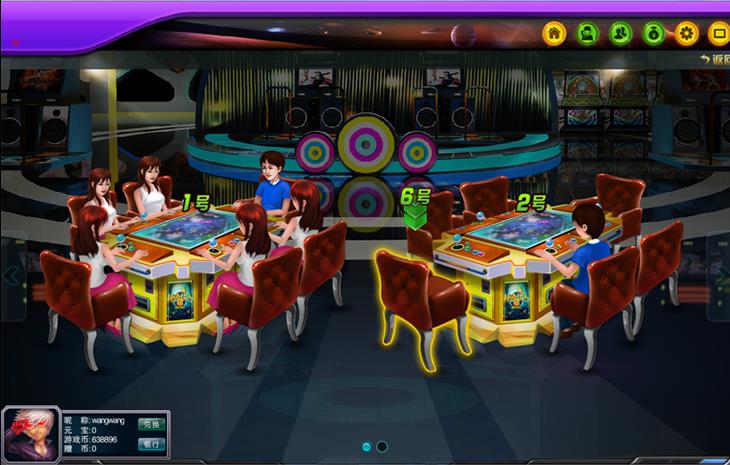The height and width of the screenshot is (465, 730).
Task: Show the next tables with the right arrow
Action: (719, 276)
